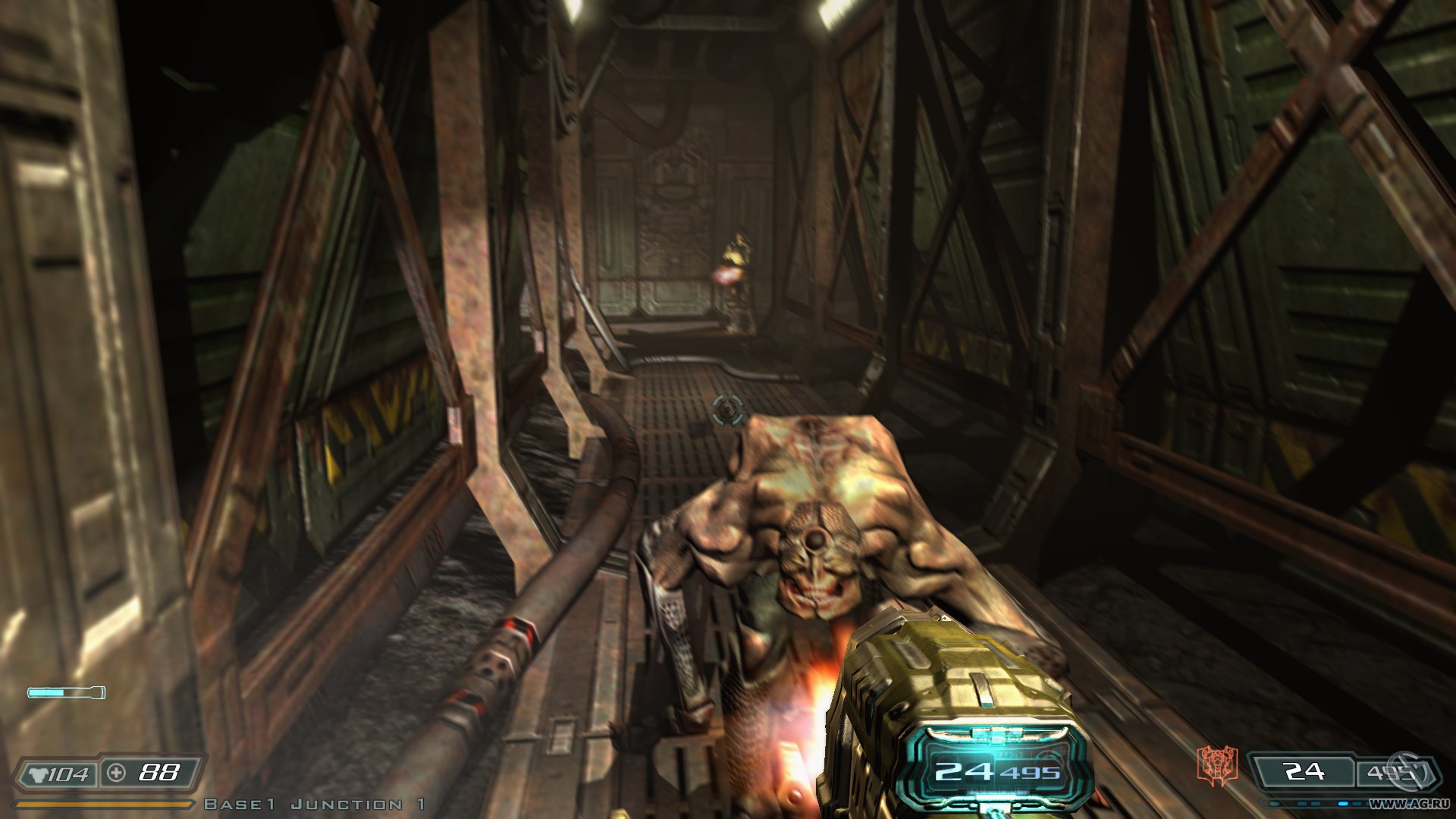Click the armor value 104 readout
1456x819 pixels.
pos(68,773)
